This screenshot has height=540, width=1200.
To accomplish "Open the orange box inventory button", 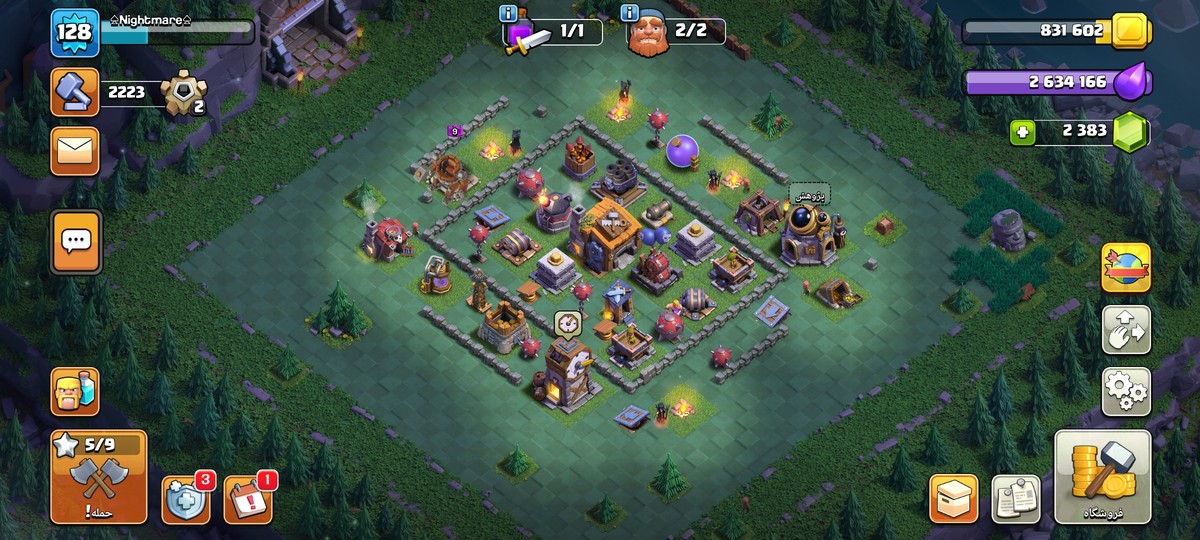I will point(954,498).
